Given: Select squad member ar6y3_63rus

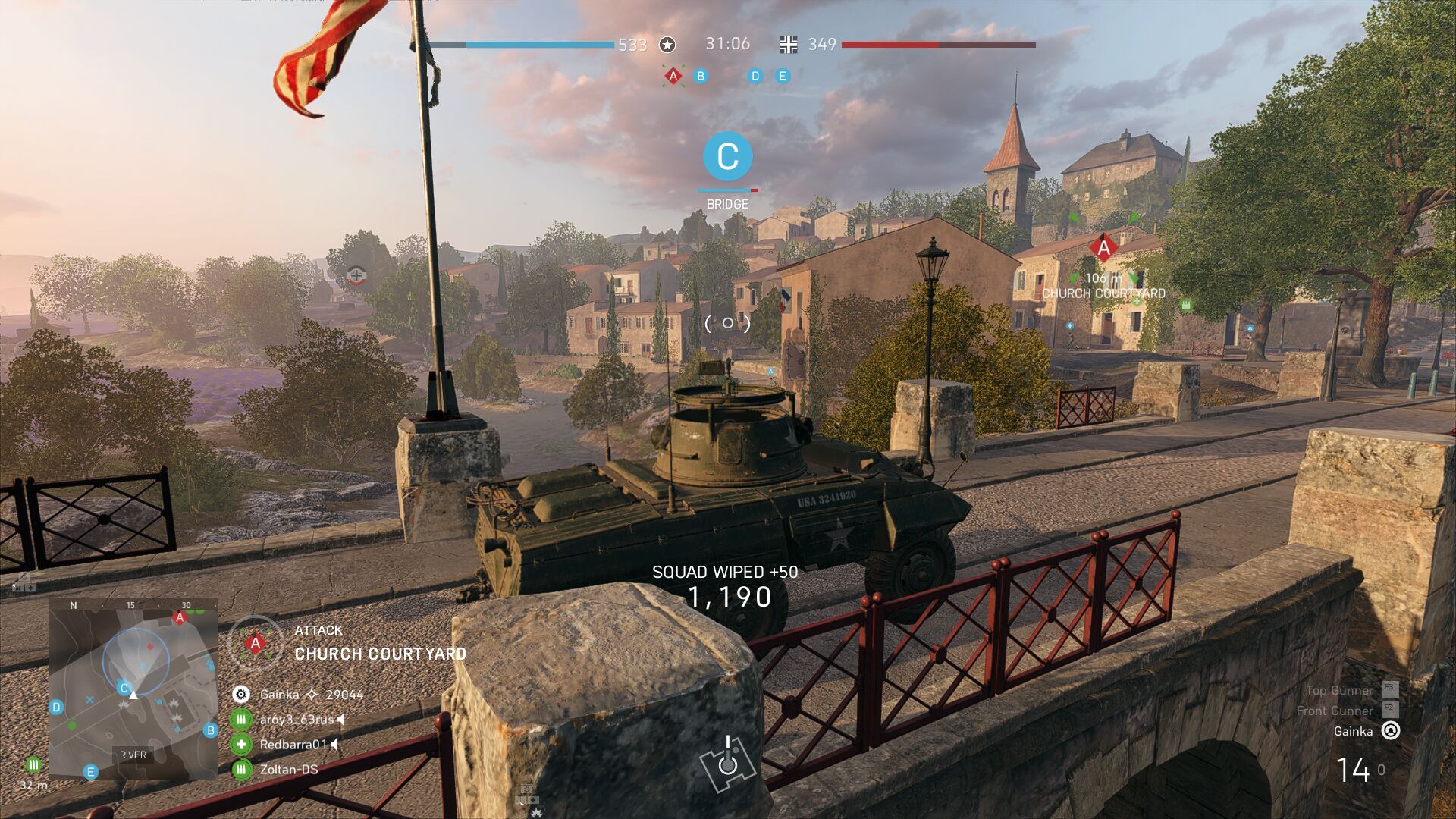Looking at the screenshot, I should (x=296, y=720).
